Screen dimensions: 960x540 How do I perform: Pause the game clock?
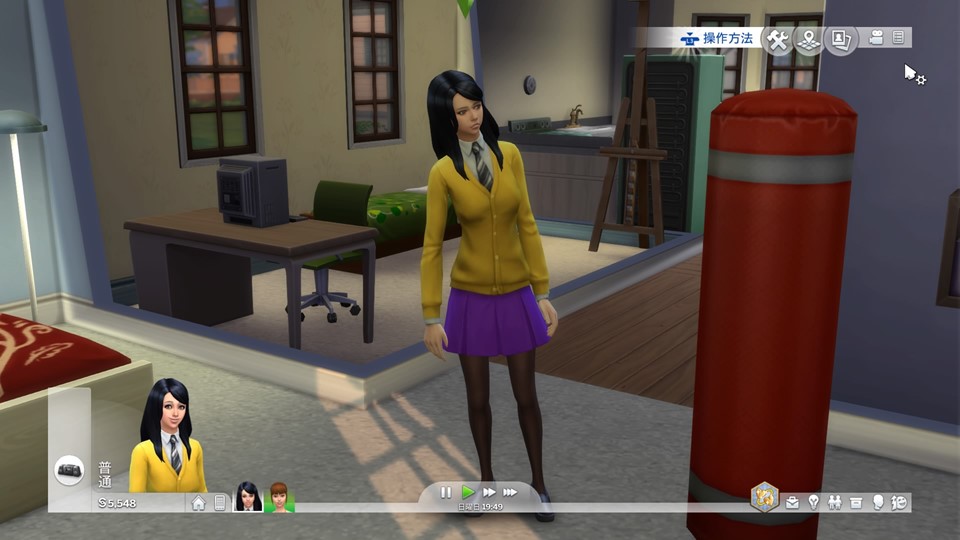coord(446,492)
